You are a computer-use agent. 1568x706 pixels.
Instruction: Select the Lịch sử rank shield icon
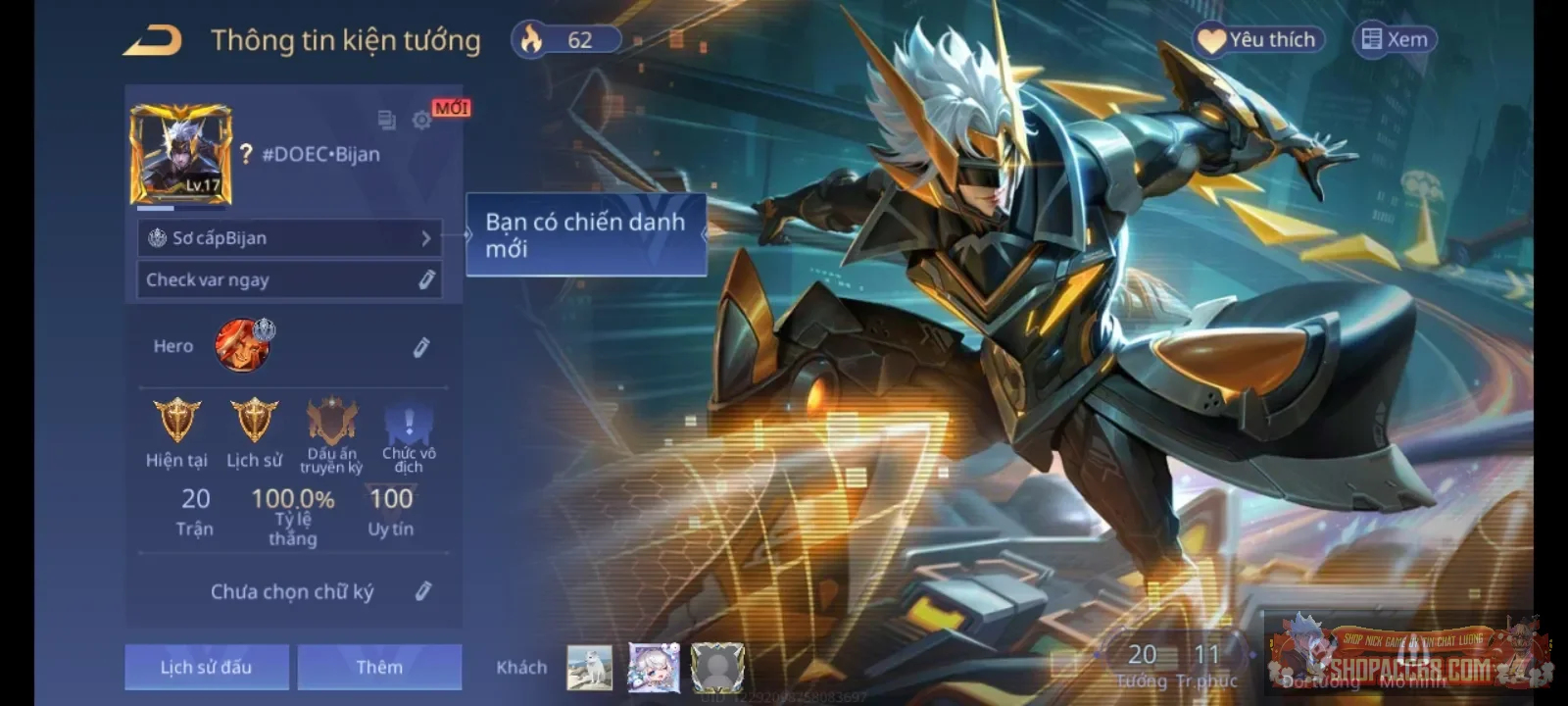(x=253, y=422)
